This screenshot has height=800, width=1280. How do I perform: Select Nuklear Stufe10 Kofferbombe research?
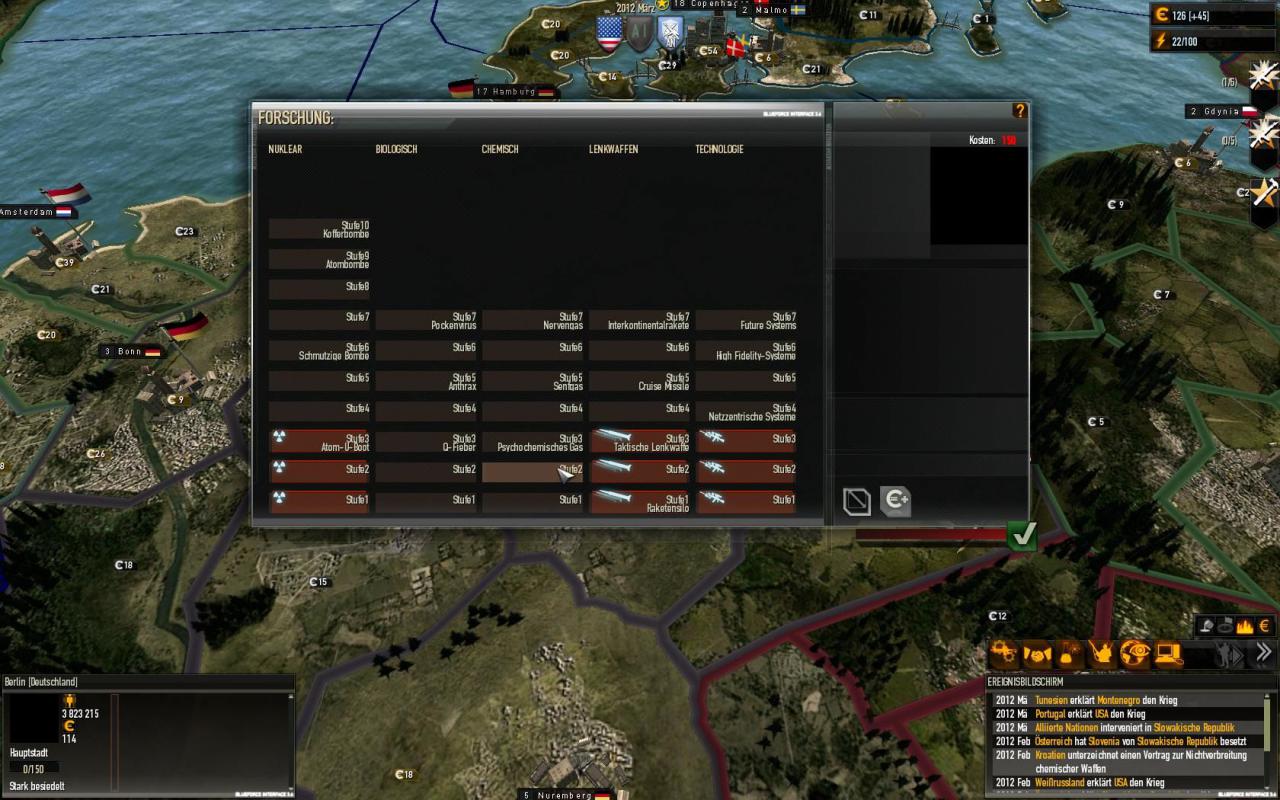coord(319,229)
